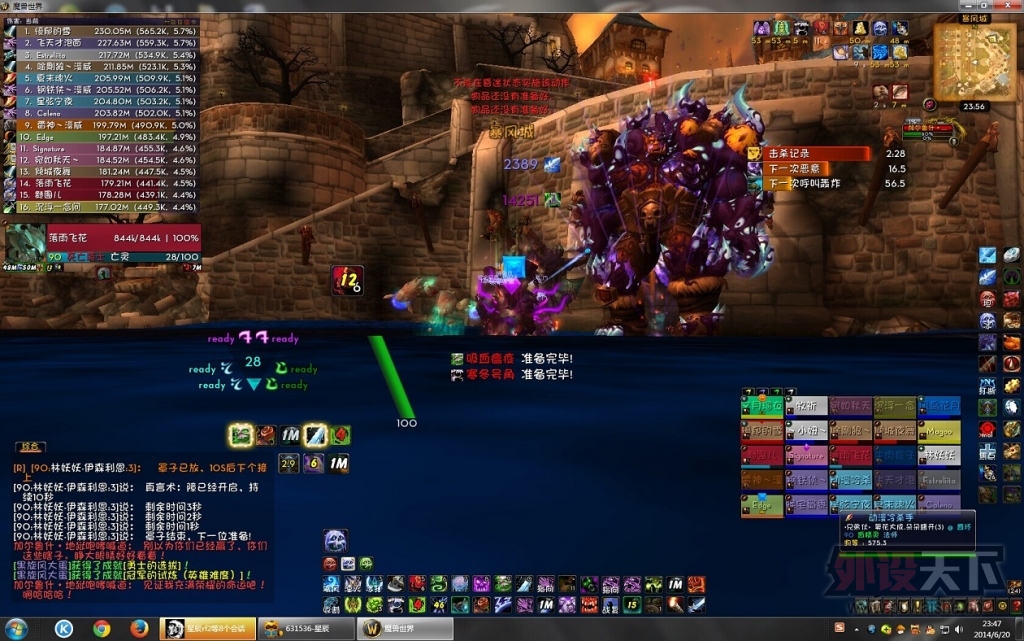Click the skull face ability icon

tap(336, 541)
